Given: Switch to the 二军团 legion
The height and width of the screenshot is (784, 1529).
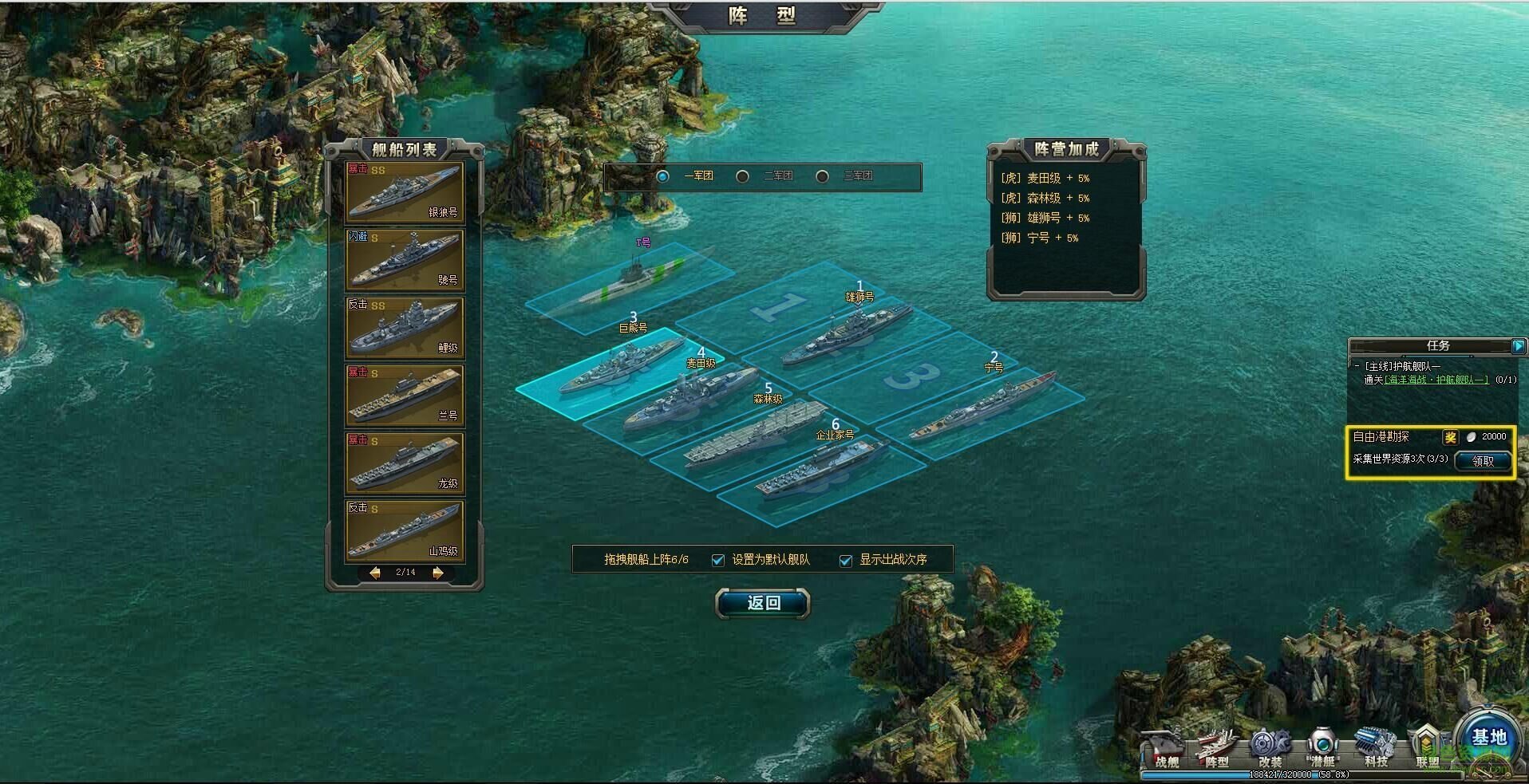Looking at the screenshot, I should [x=743, y=176].
